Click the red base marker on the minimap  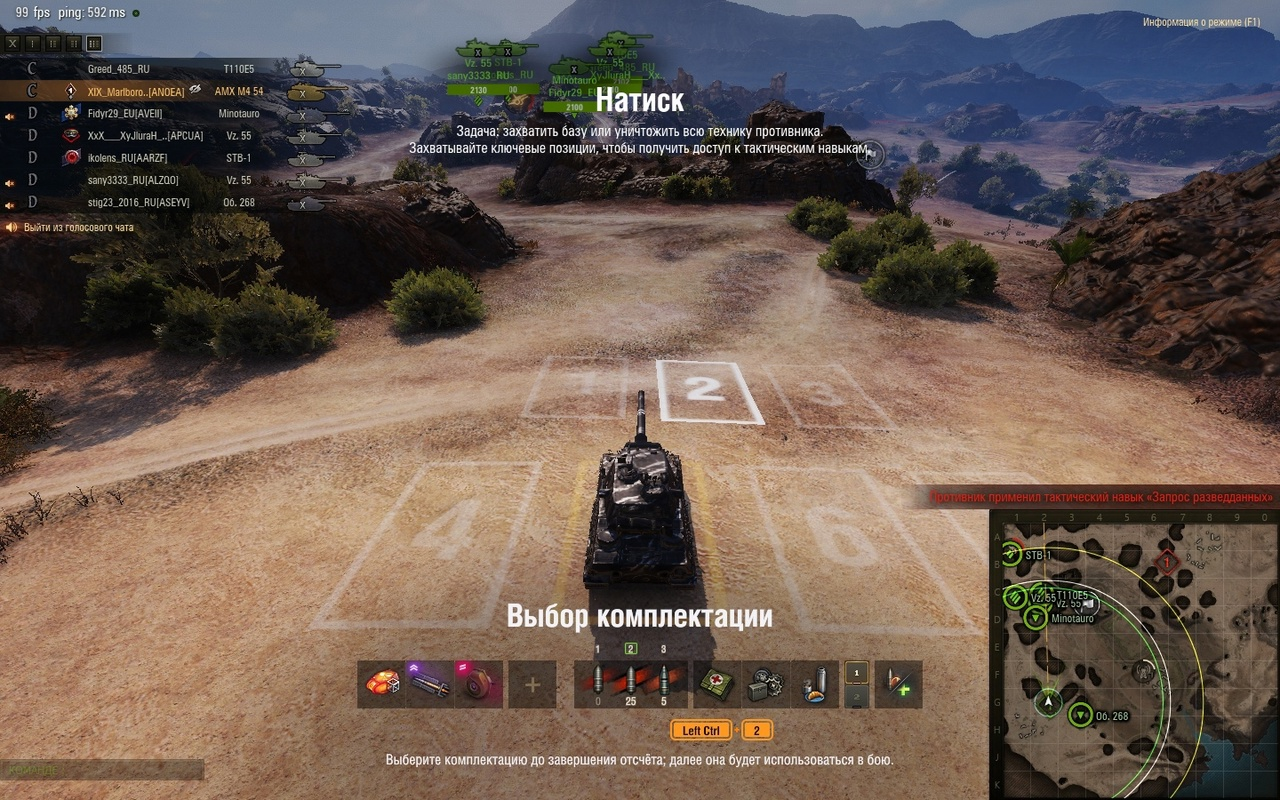1166,562
